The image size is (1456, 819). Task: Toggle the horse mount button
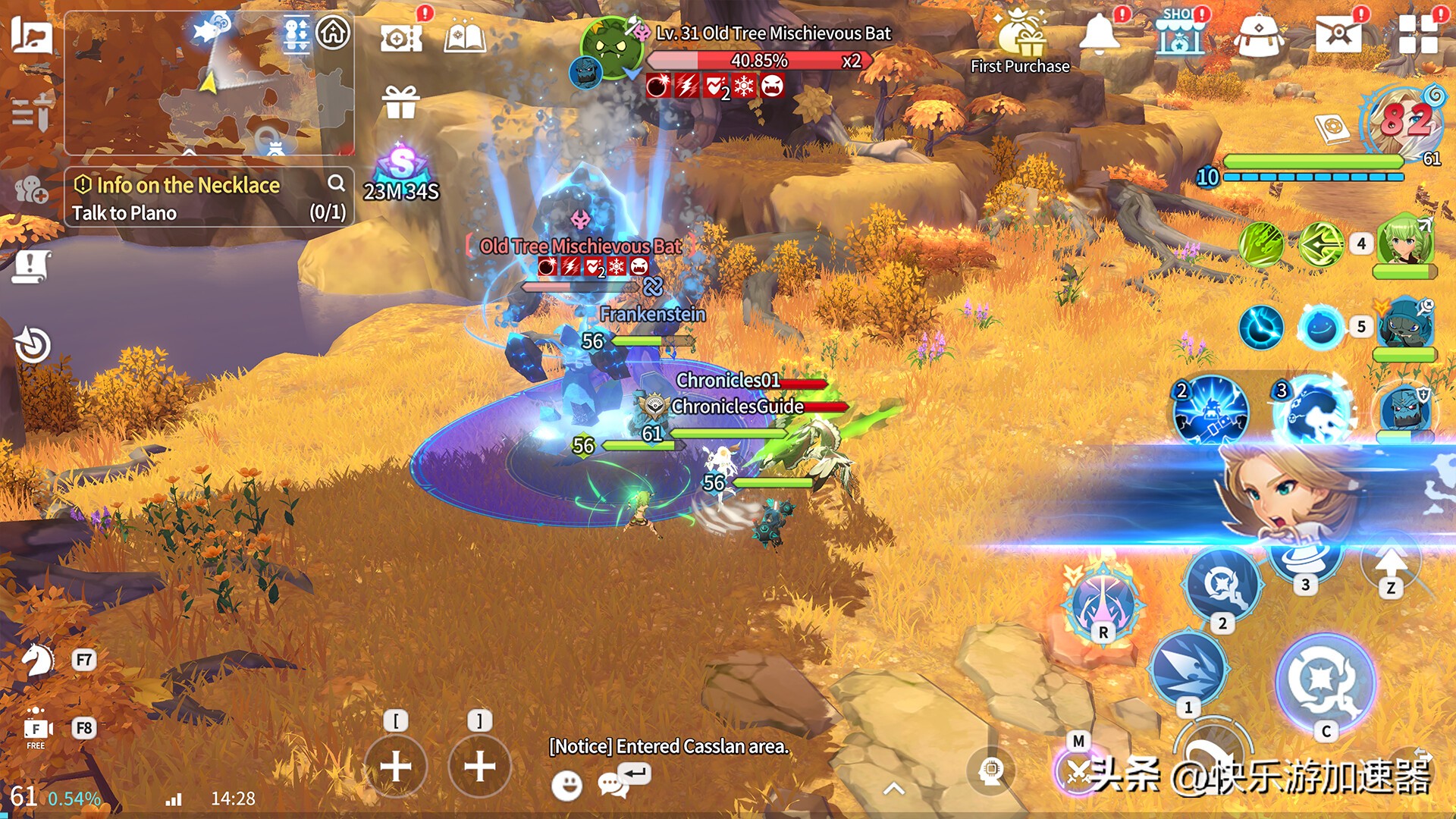[x=36, y=660]
